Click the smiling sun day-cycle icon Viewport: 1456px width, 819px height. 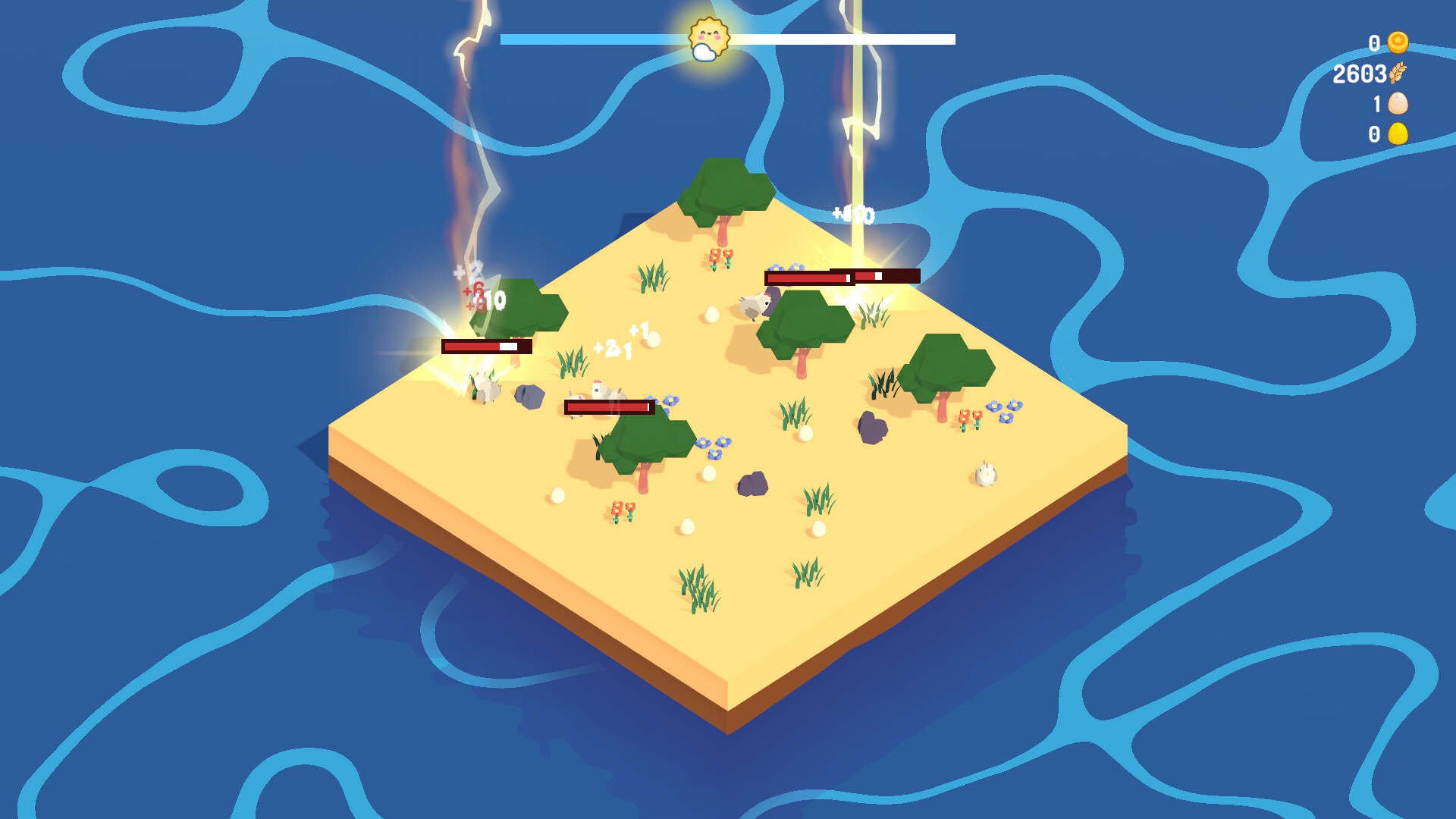[x=709, y=34]
